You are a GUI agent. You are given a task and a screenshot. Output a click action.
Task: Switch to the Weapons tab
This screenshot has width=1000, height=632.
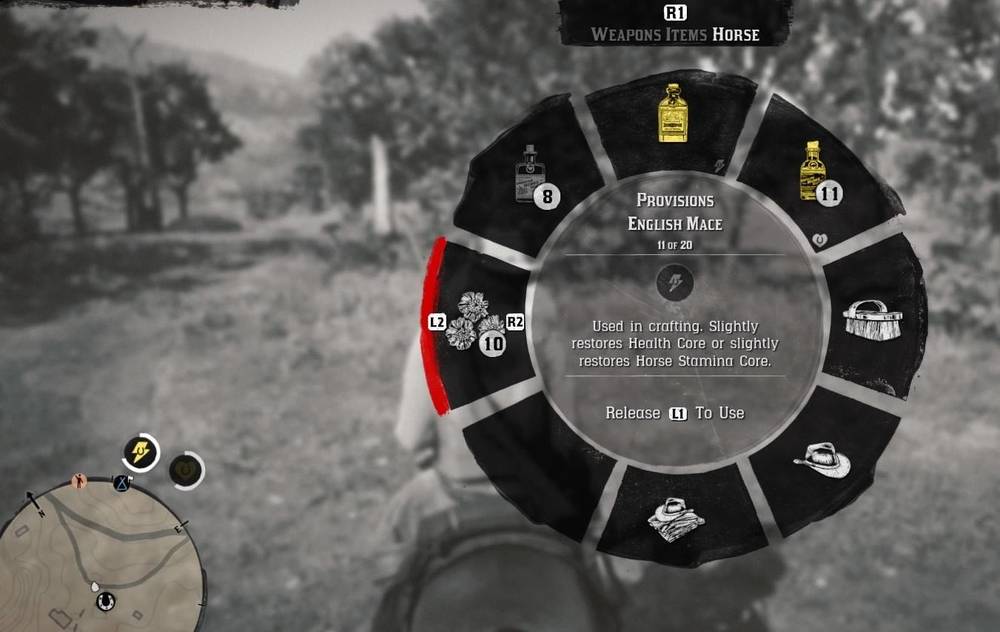(x=625, y=35)
